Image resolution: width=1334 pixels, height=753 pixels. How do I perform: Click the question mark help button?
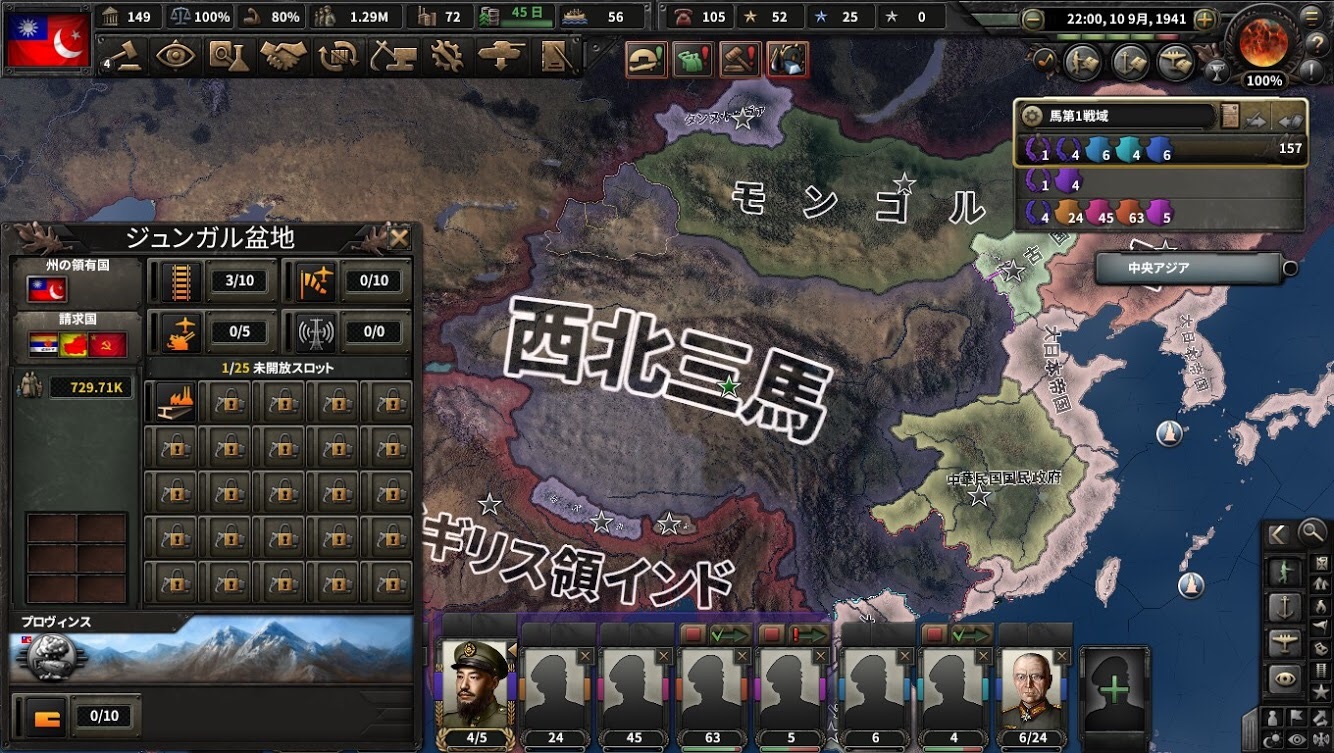click(1320, 44)
